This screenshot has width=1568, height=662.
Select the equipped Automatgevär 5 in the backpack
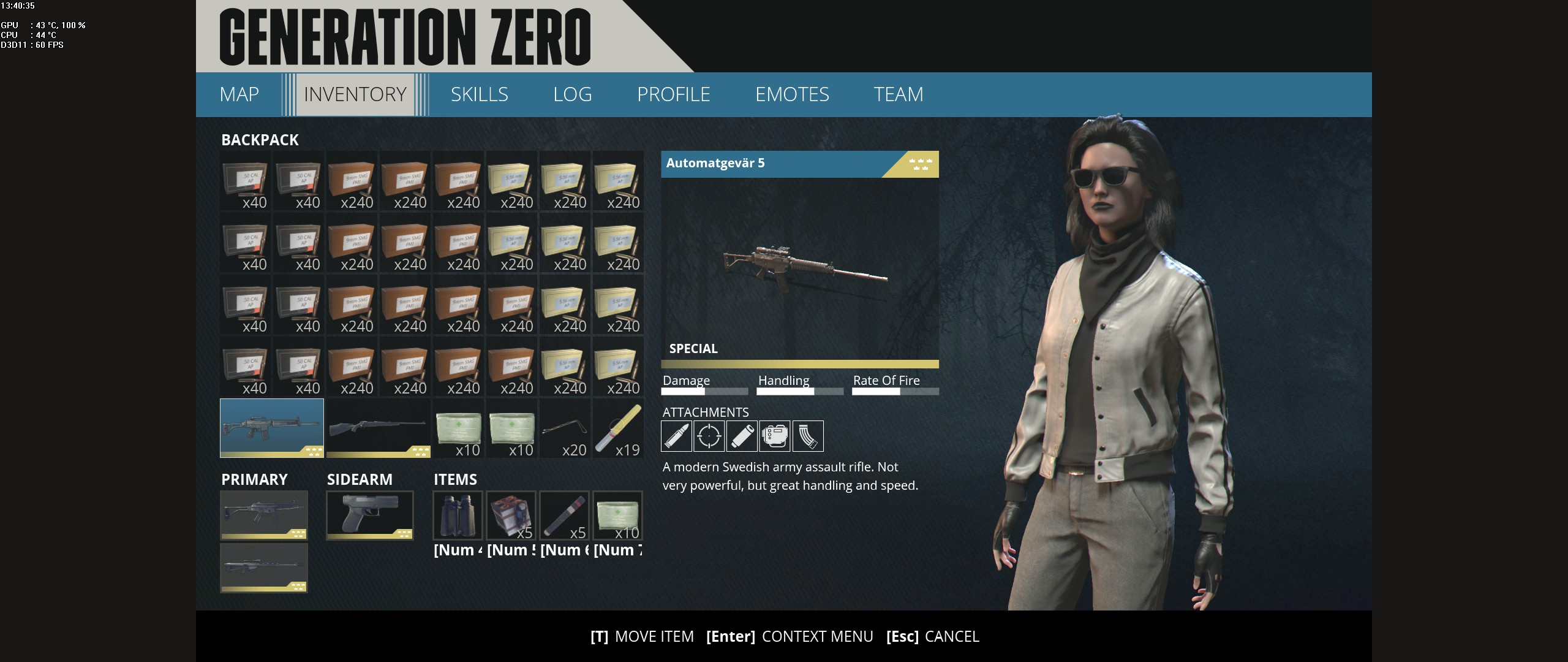click(271, 427)
